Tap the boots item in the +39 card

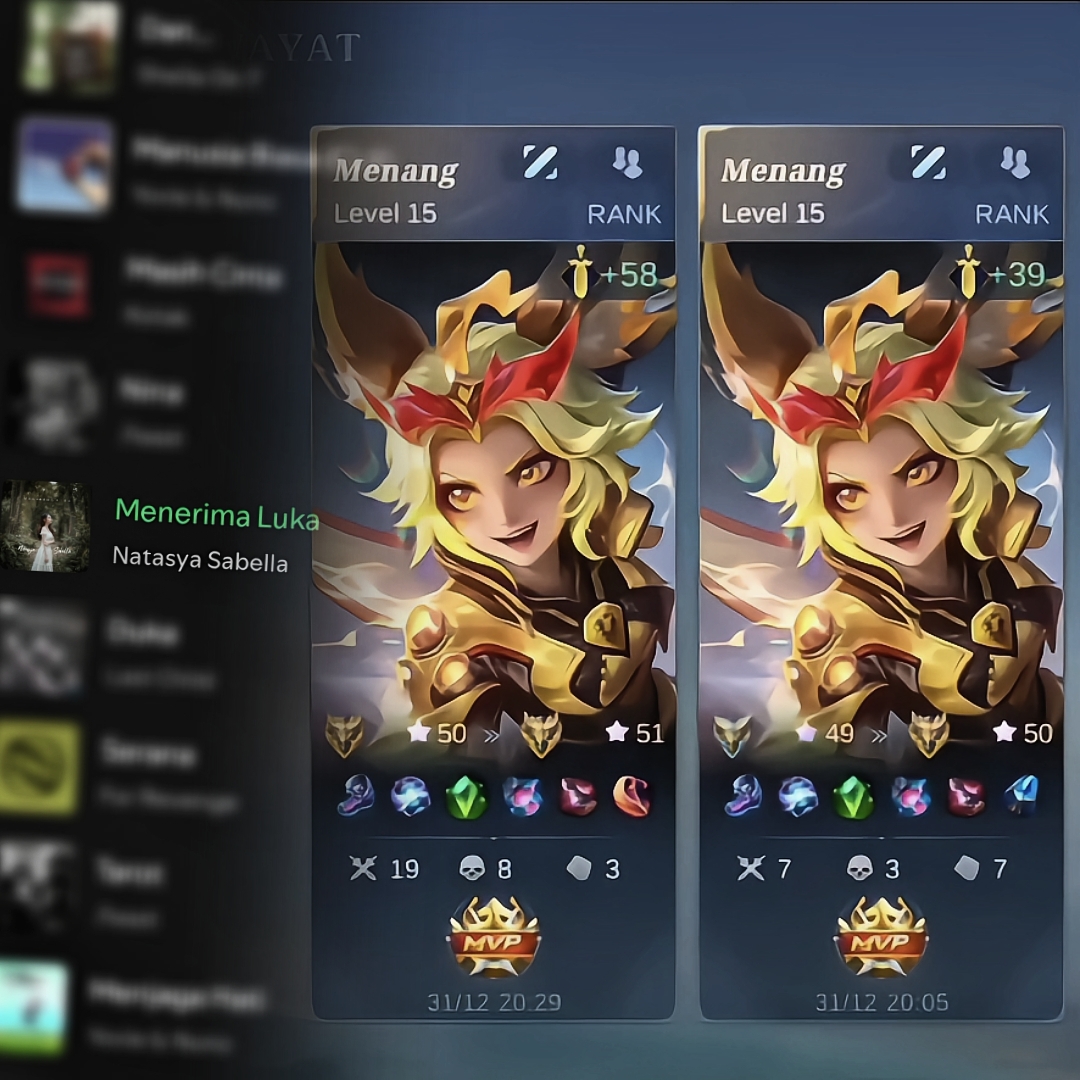(742, 796)
